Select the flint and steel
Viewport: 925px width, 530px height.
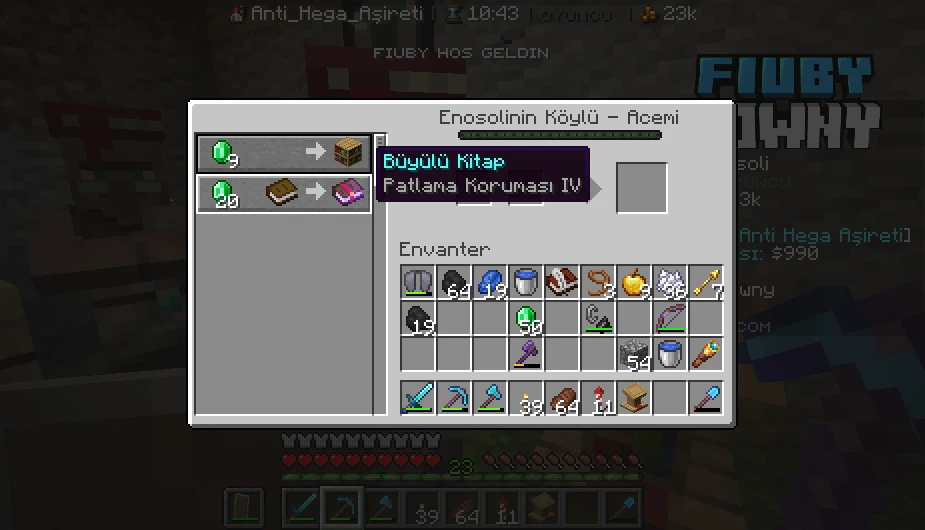(597, 319)
